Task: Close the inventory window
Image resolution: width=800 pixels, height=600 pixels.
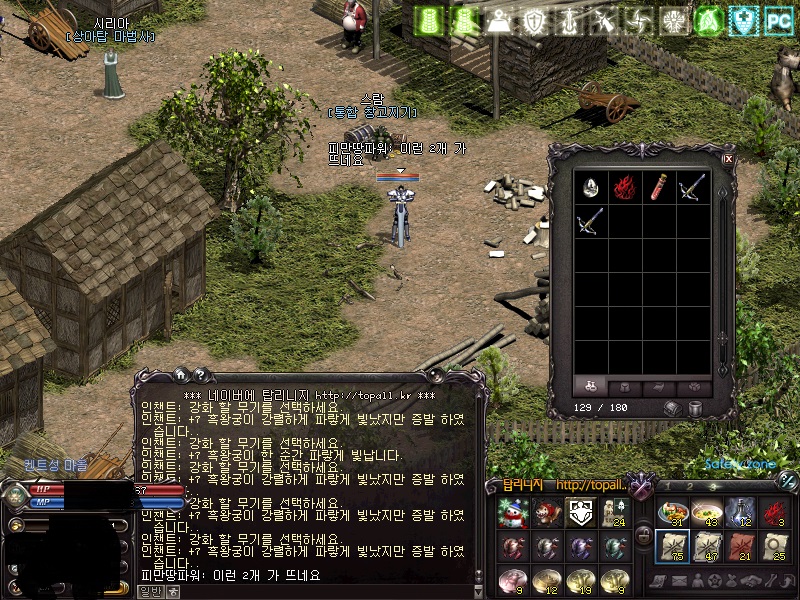Action: [x=728, y=158]
